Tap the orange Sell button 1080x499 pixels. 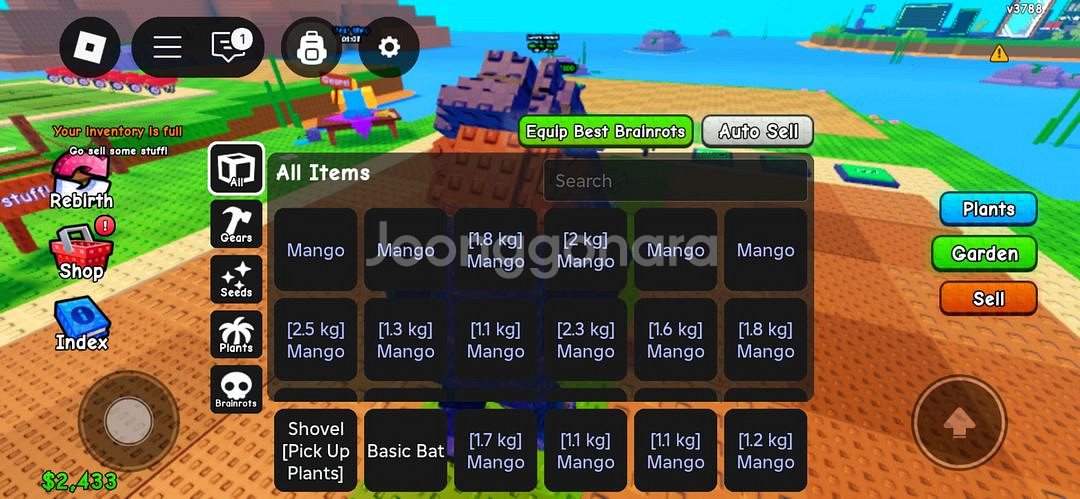988,298
